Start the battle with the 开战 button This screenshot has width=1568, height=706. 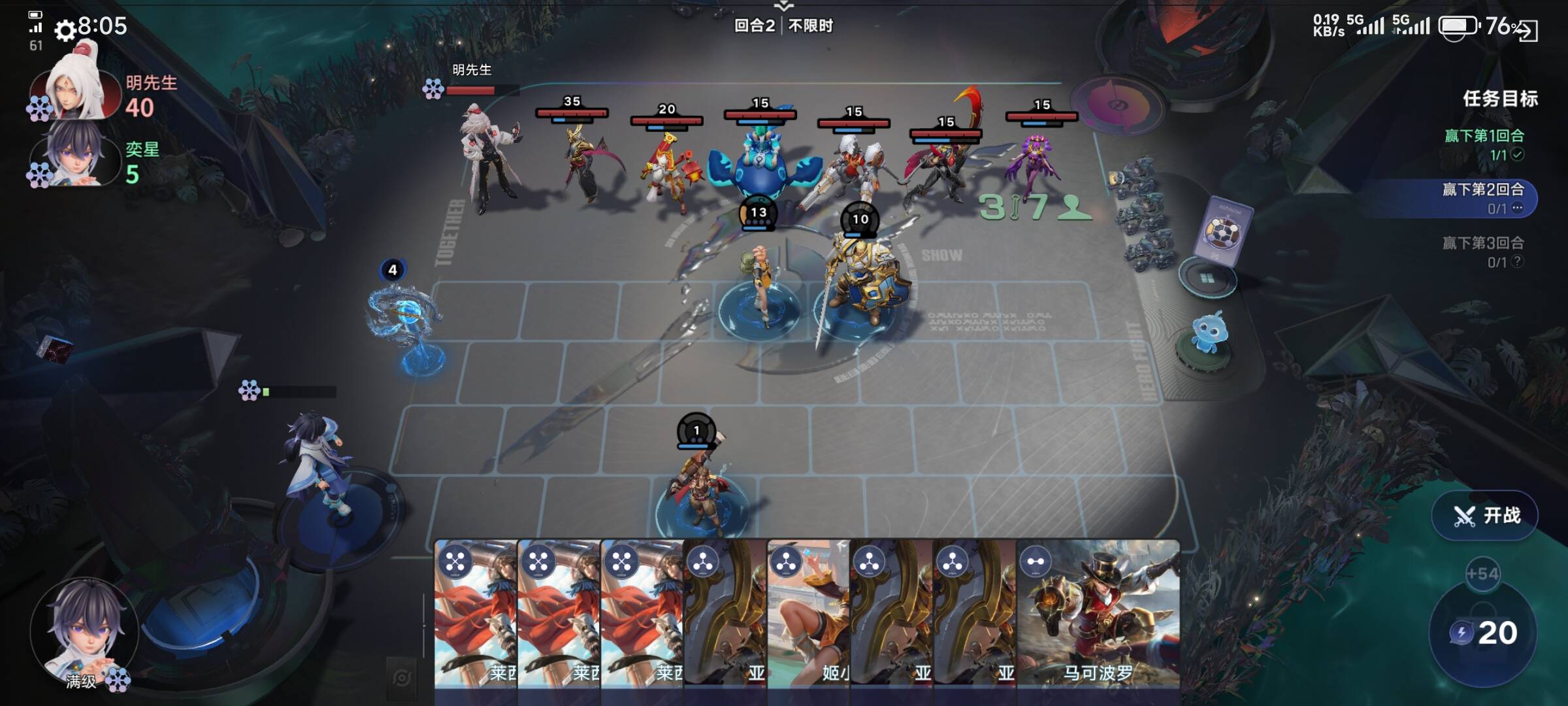pyautogui.click(x=1484, y=516)
